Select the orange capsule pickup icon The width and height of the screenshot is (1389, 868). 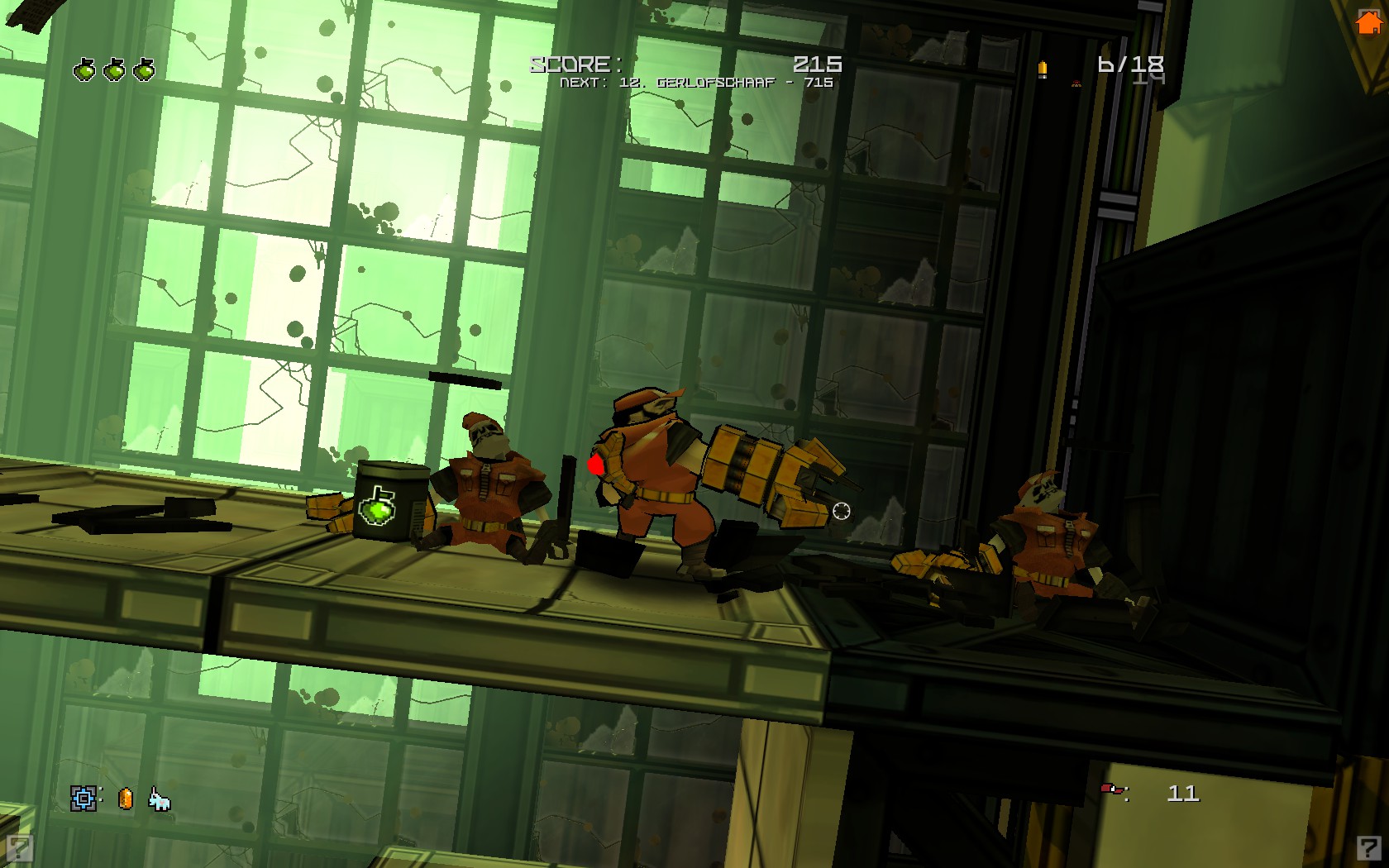point(126,799)
